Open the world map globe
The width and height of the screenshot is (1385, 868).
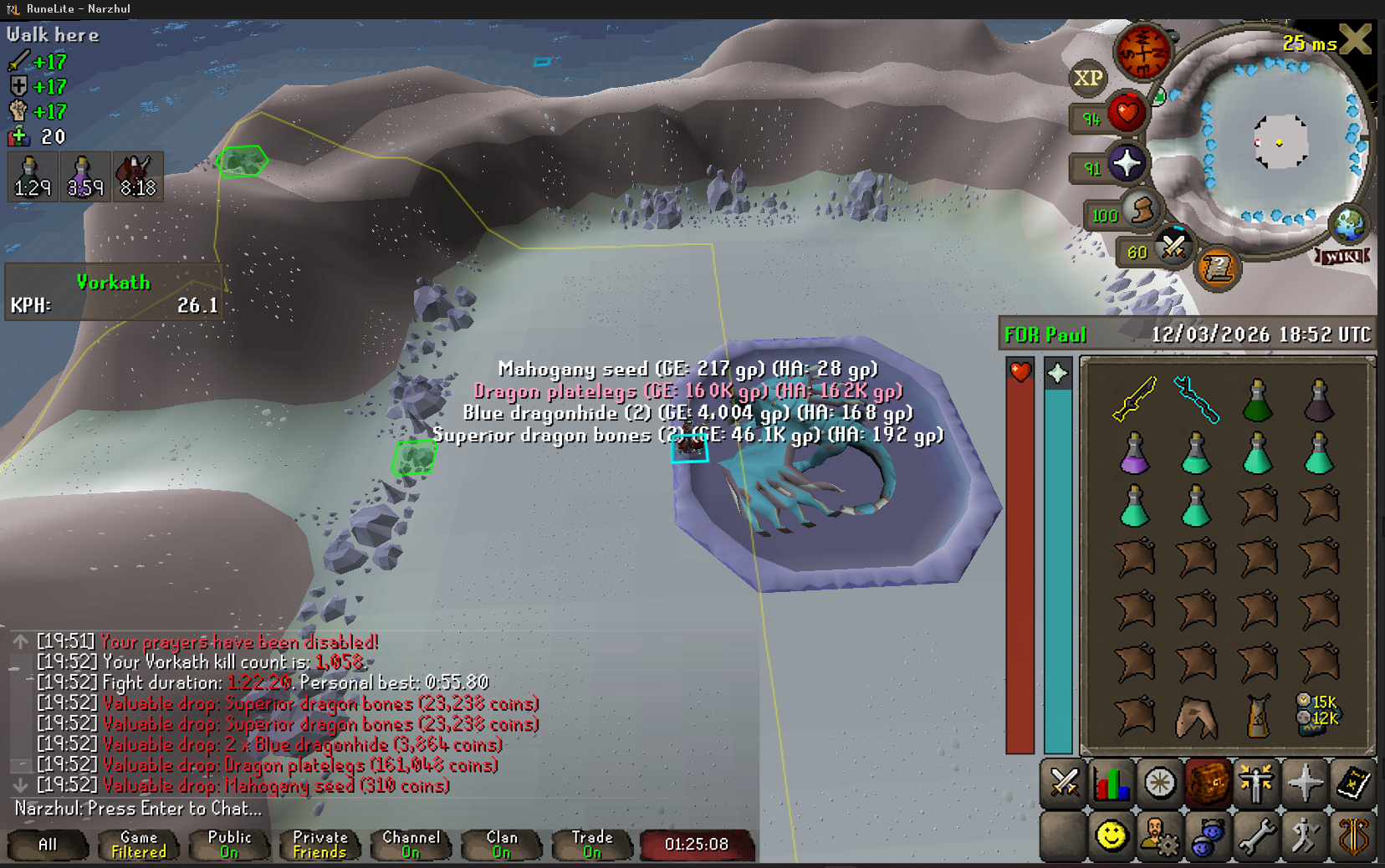click(1348, 223)
